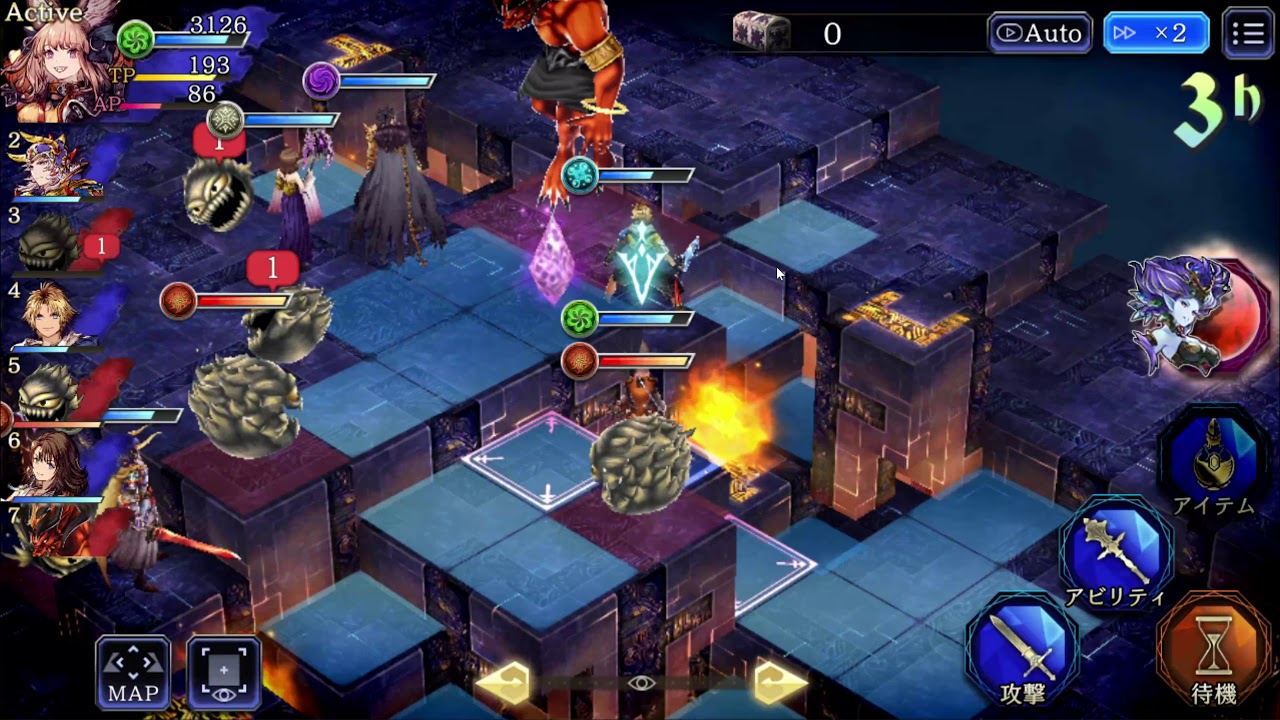Rotate the camera with the right arrow
Image resolution: width=1280 pixels, height=720 pixels.
[x=780, y=683]
